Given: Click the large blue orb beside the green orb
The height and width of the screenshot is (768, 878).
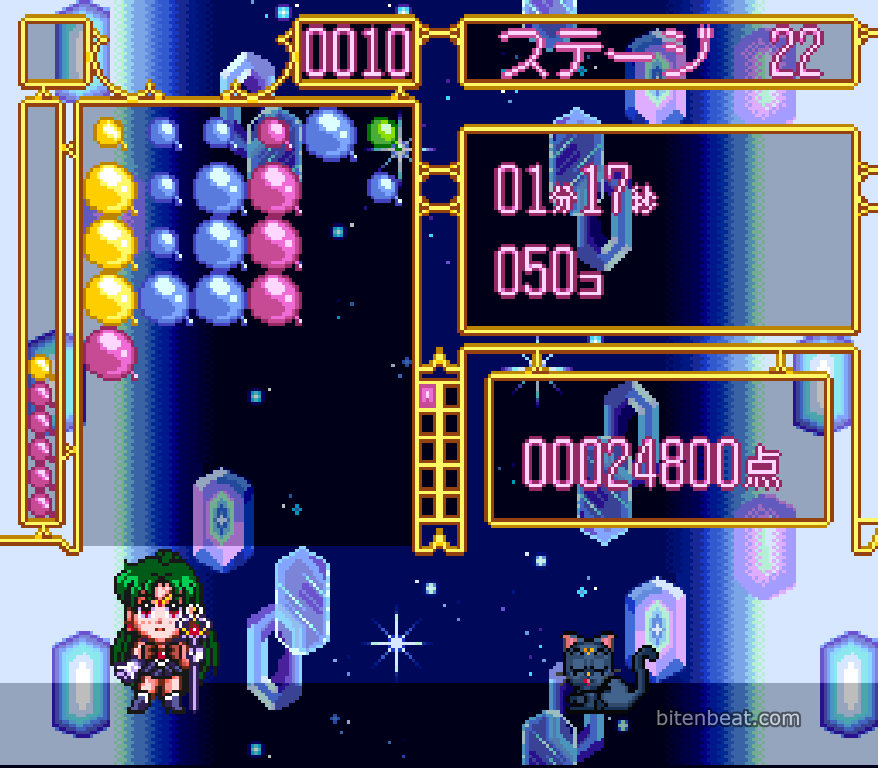Looking at the screenshot, I should [x=329, y=133].
